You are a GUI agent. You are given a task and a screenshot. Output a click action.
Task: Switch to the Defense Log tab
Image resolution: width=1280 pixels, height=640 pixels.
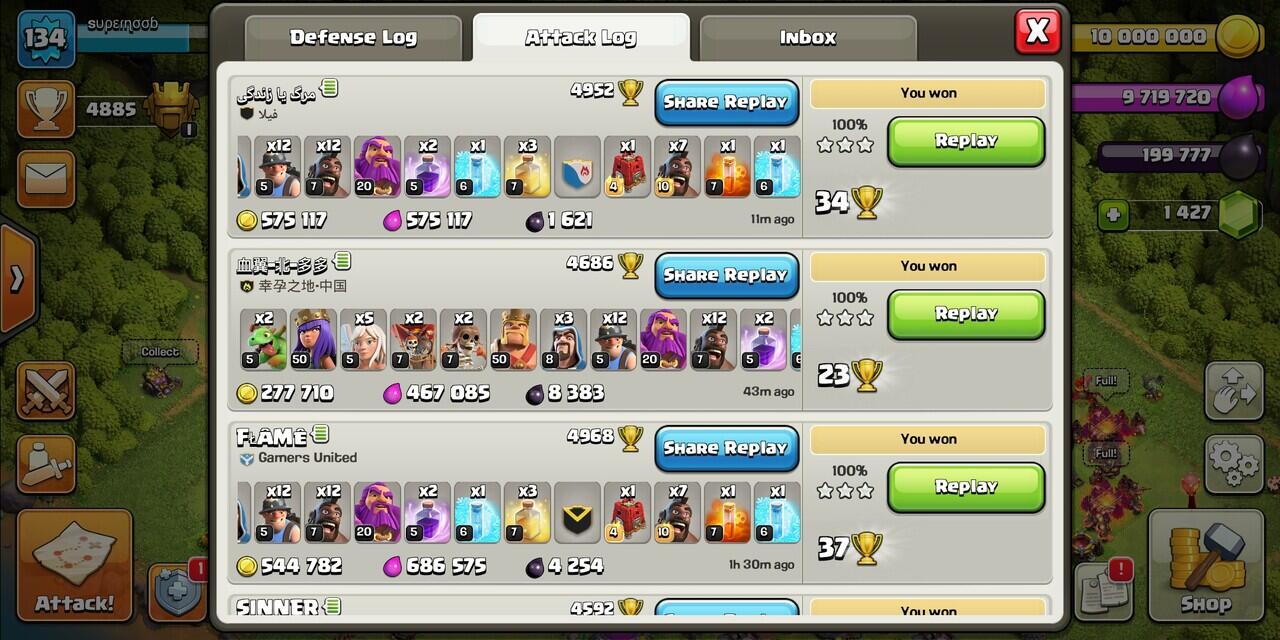(x=353, y=38)
